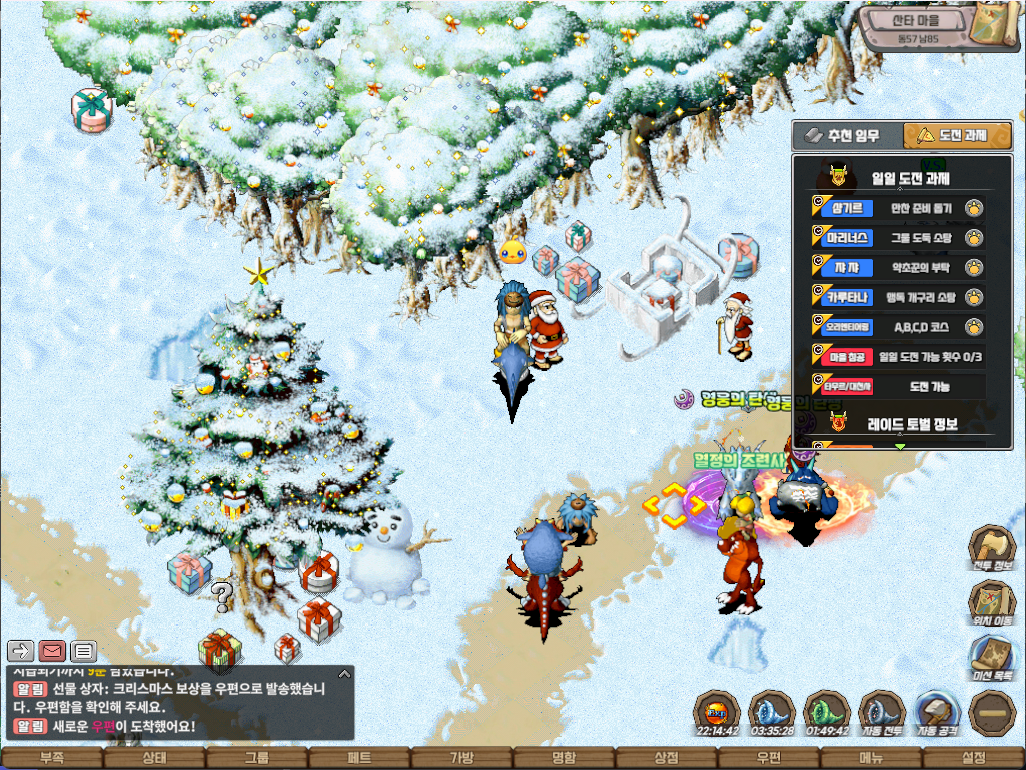Open the 상점 shop
Viewport: 1026px width, 770px height.
click(666, 758)
